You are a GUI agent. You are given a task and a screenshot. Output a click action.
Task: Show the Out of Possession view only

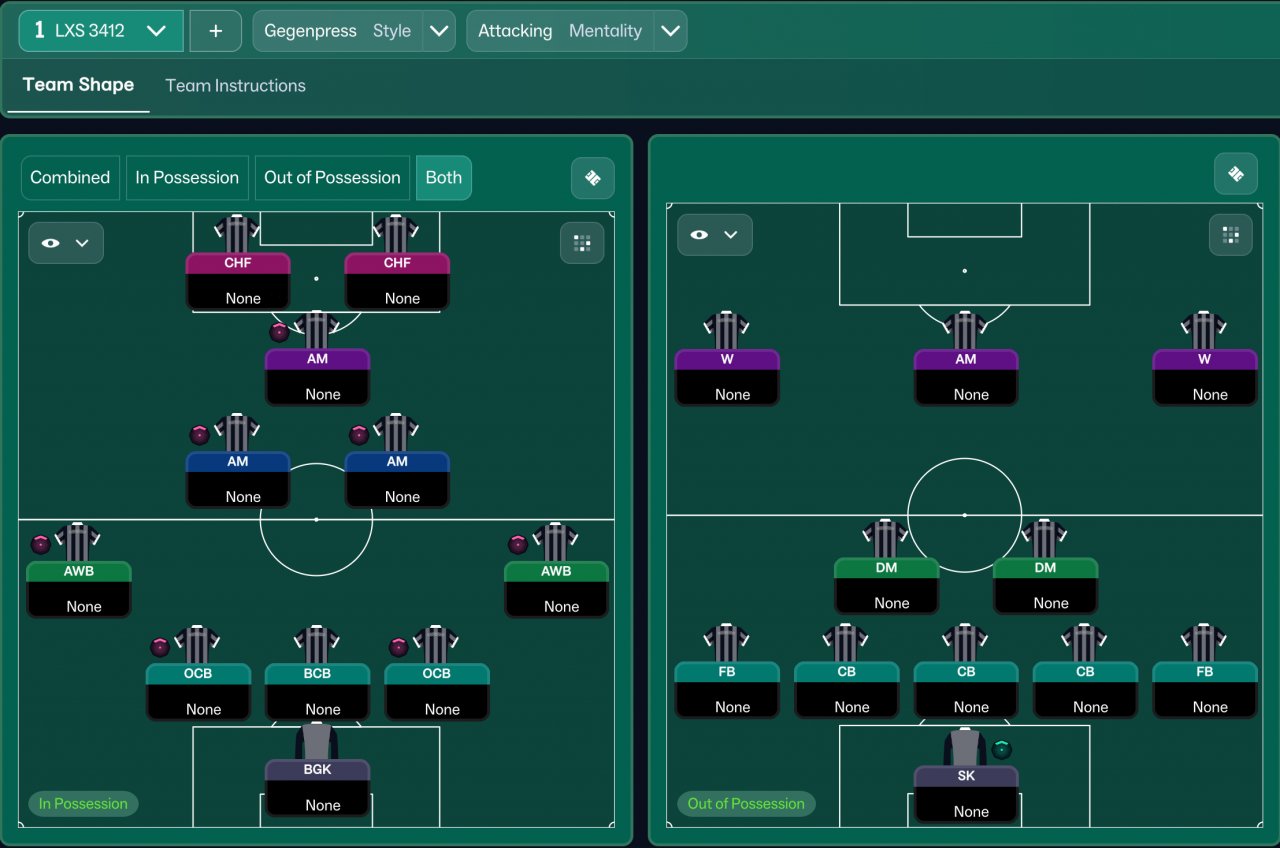click(x=332, y=178)
